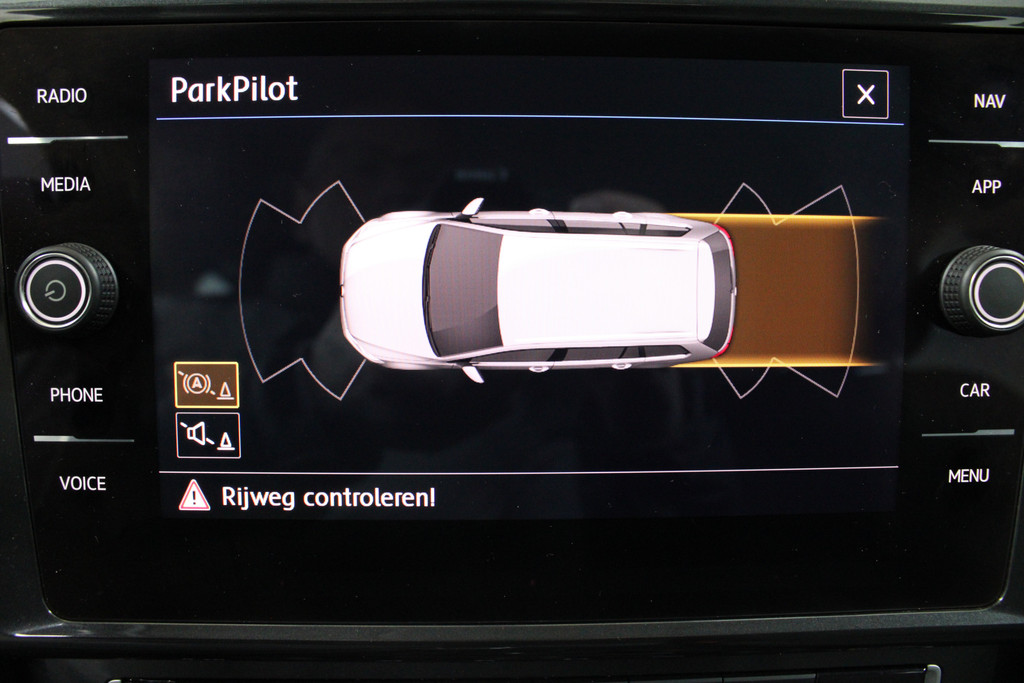This screenshot has width=1024, height=683.
Task: Open the APP menu
Action: click(x=986, y=187)
